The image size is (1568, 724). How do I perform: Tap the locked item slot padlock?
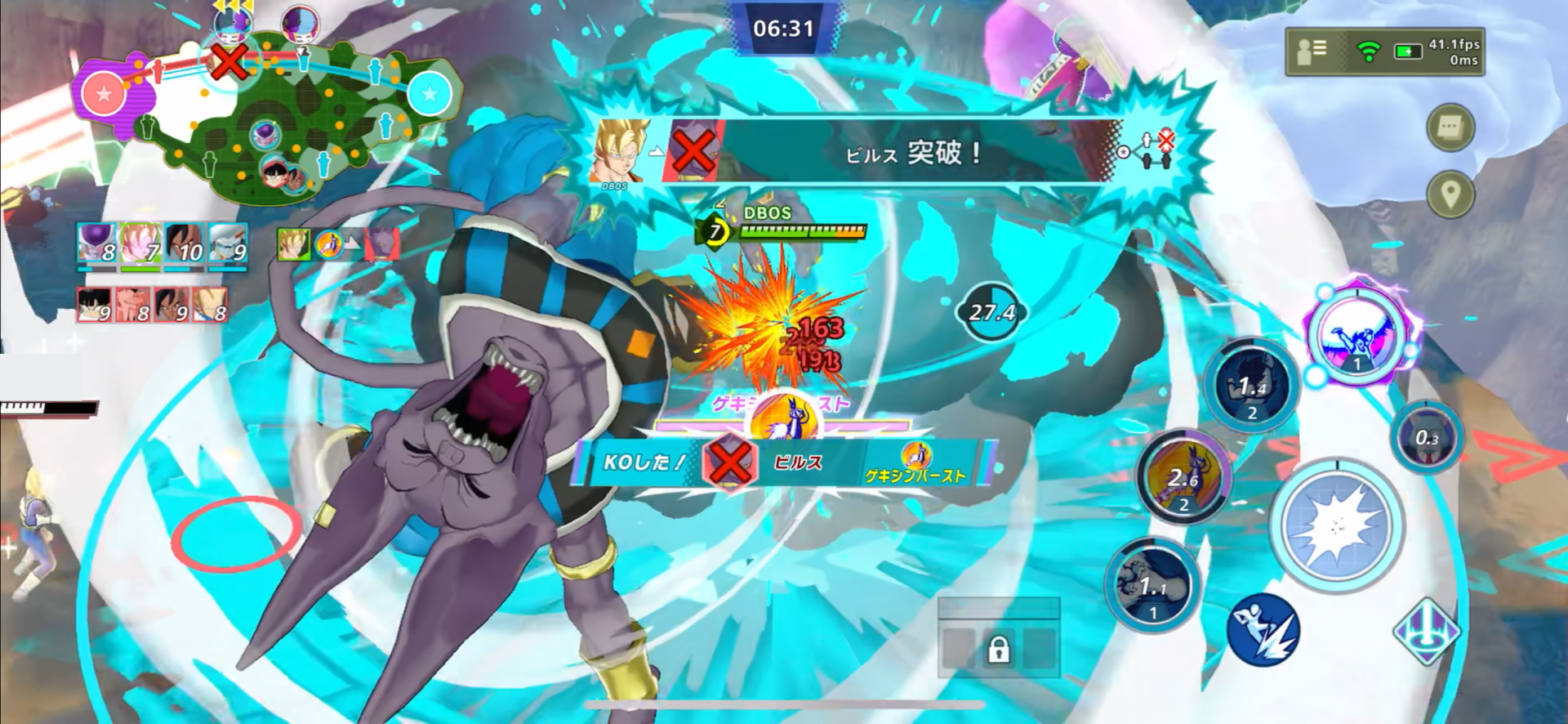[998, 650]
